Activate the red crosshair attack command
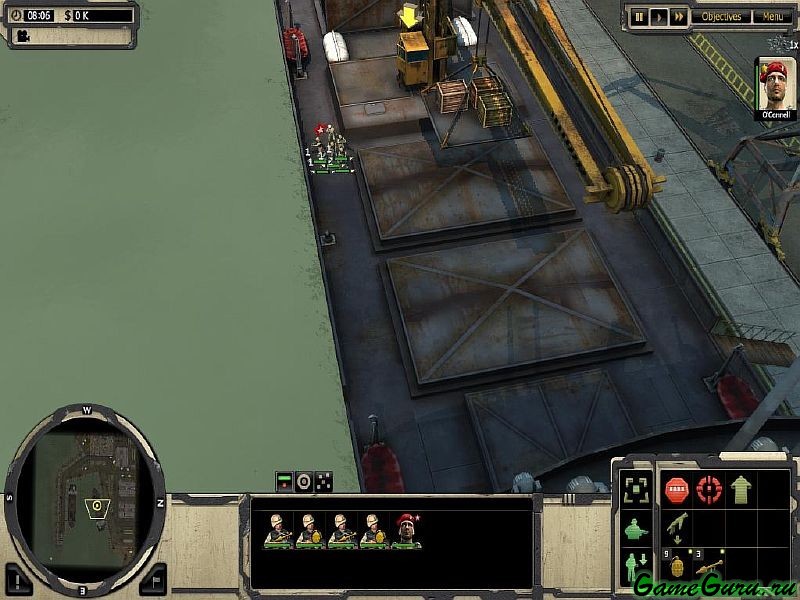This screenshot has height=600, width=800. (x=709, y=490)
